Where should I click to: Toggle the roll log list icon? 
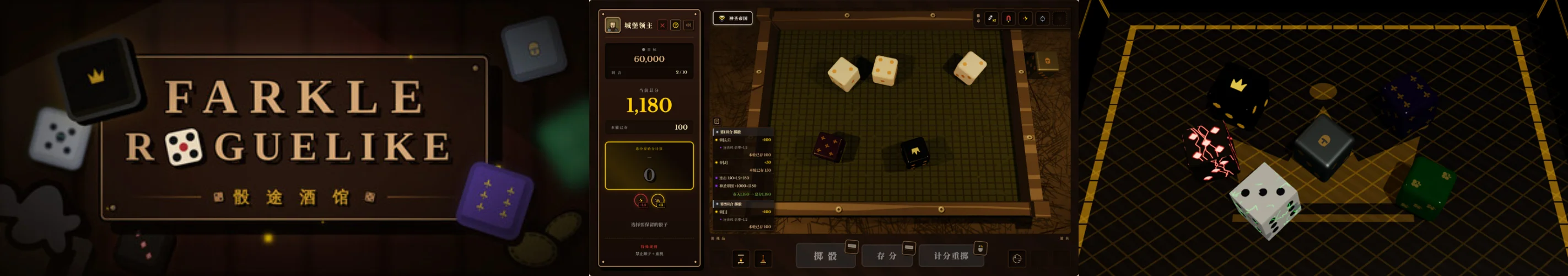[716, 121]
